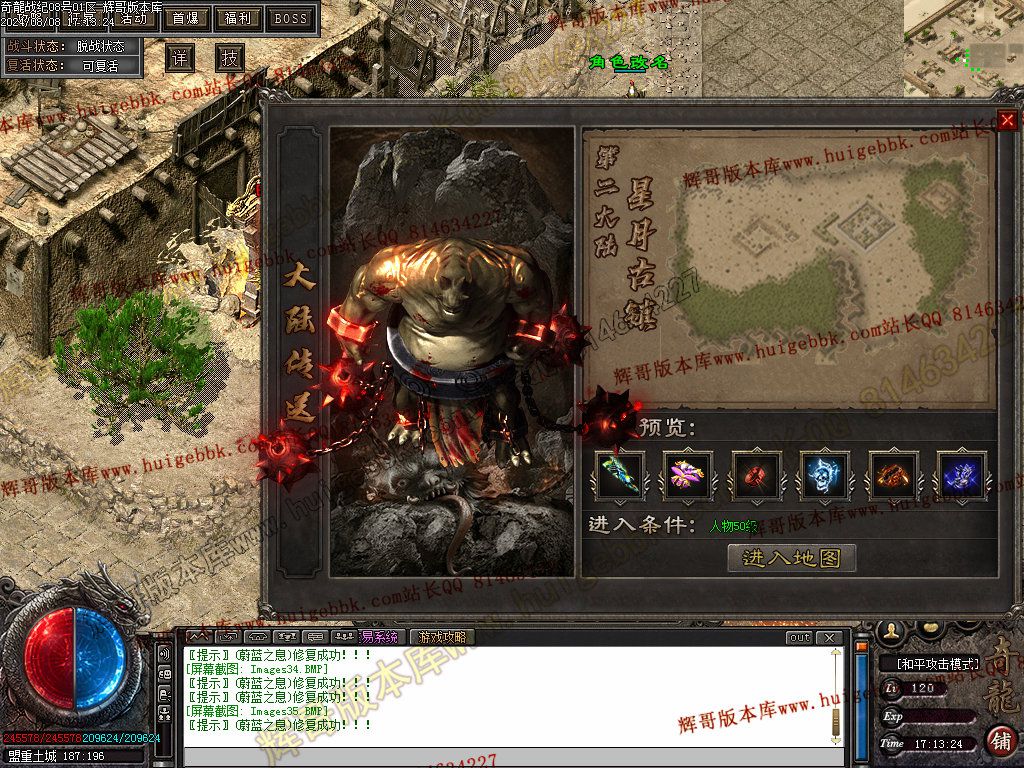Close the continent teleport window
1024x768 pixels.
coord(1007,121)
